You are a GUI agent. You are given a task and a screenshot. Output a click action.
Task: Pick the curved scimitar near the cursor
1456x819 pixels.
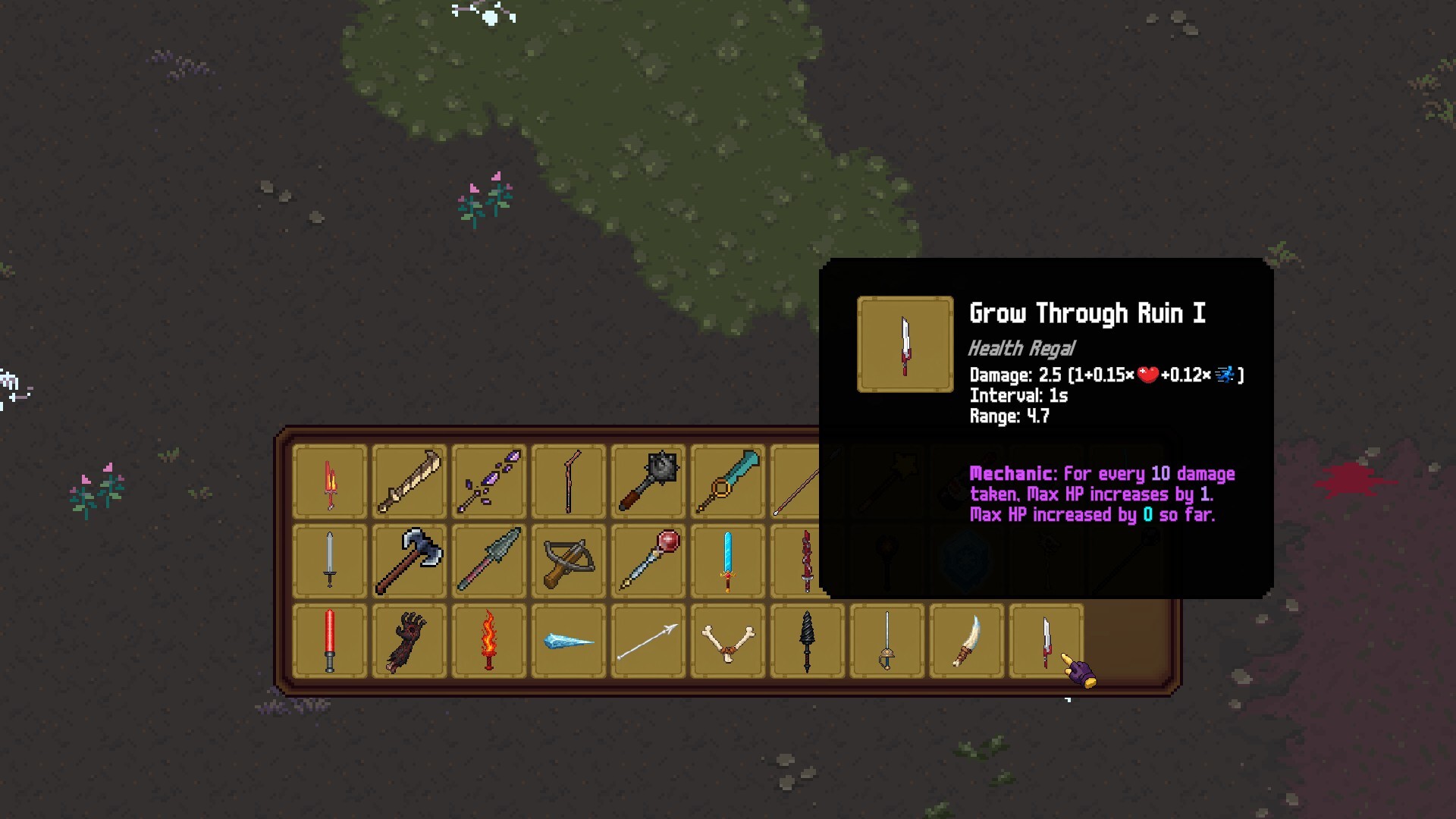(967, 641)
